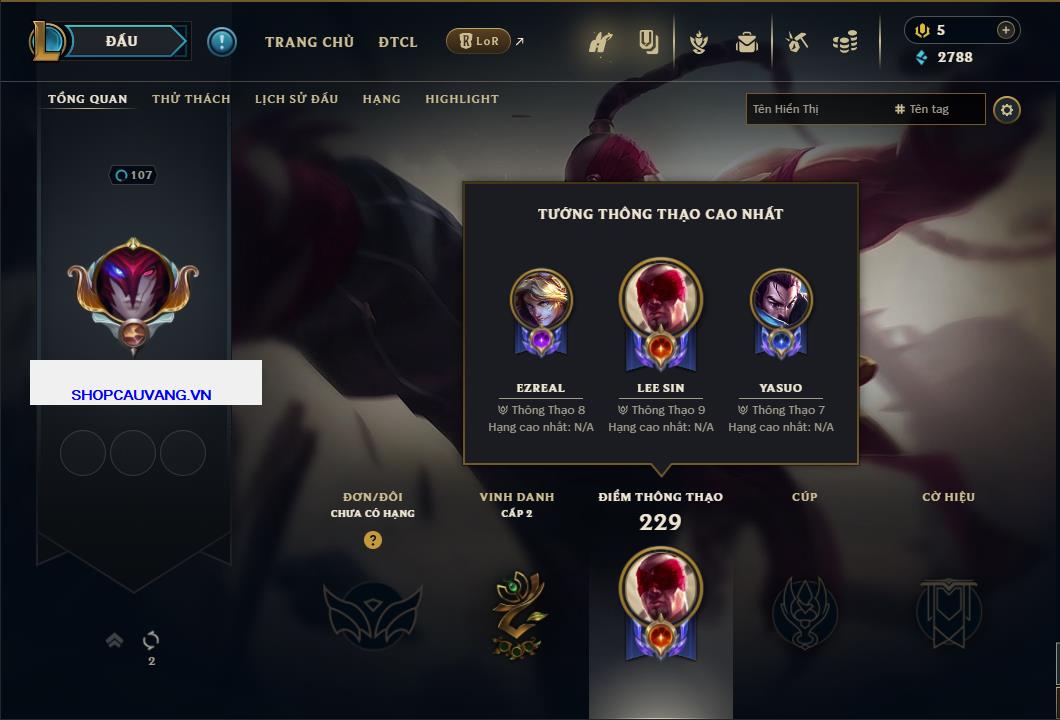1060x720 pixels.
Task: View the VINH DANH honor emblem
Action: pyautogui.click(x=517, y=613)
